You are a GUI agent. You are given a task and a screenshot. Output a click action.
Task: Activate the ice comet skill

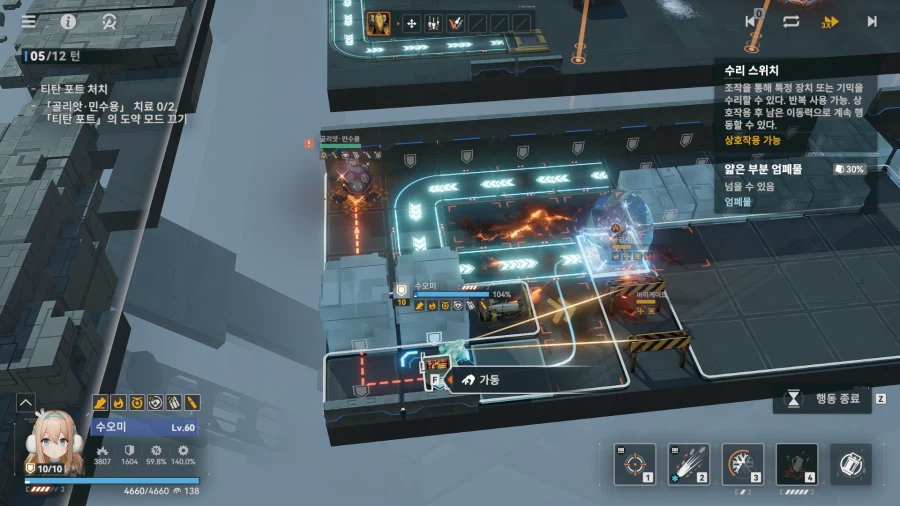coord(688,464)
